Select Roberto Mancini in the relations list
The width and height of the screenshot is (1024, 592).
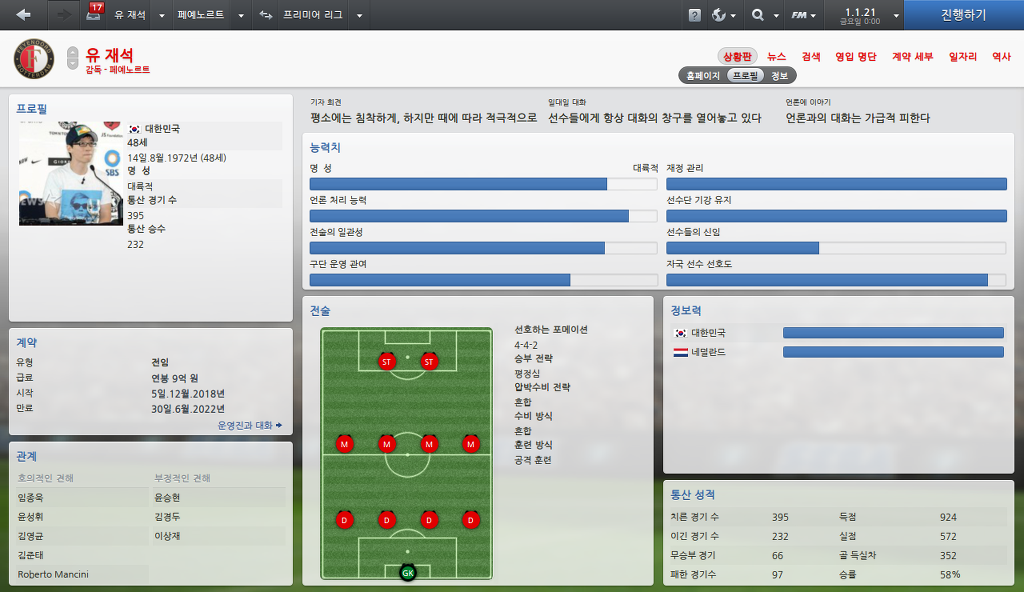click(53, 574)
